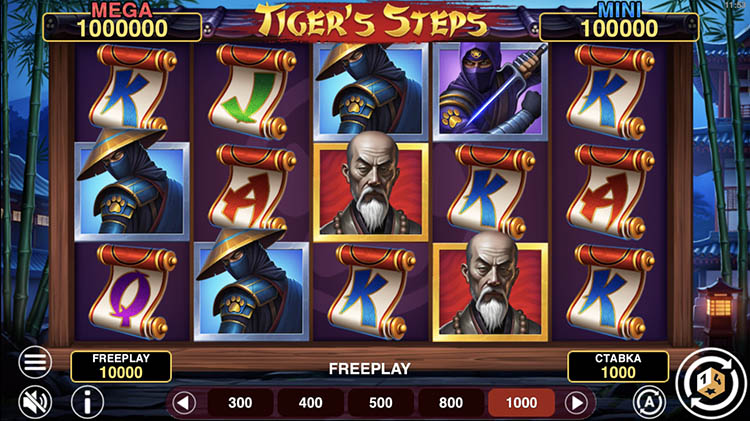Pick the 800 bet value
This screenshot has width=750, height=421.
click(451, 403)
